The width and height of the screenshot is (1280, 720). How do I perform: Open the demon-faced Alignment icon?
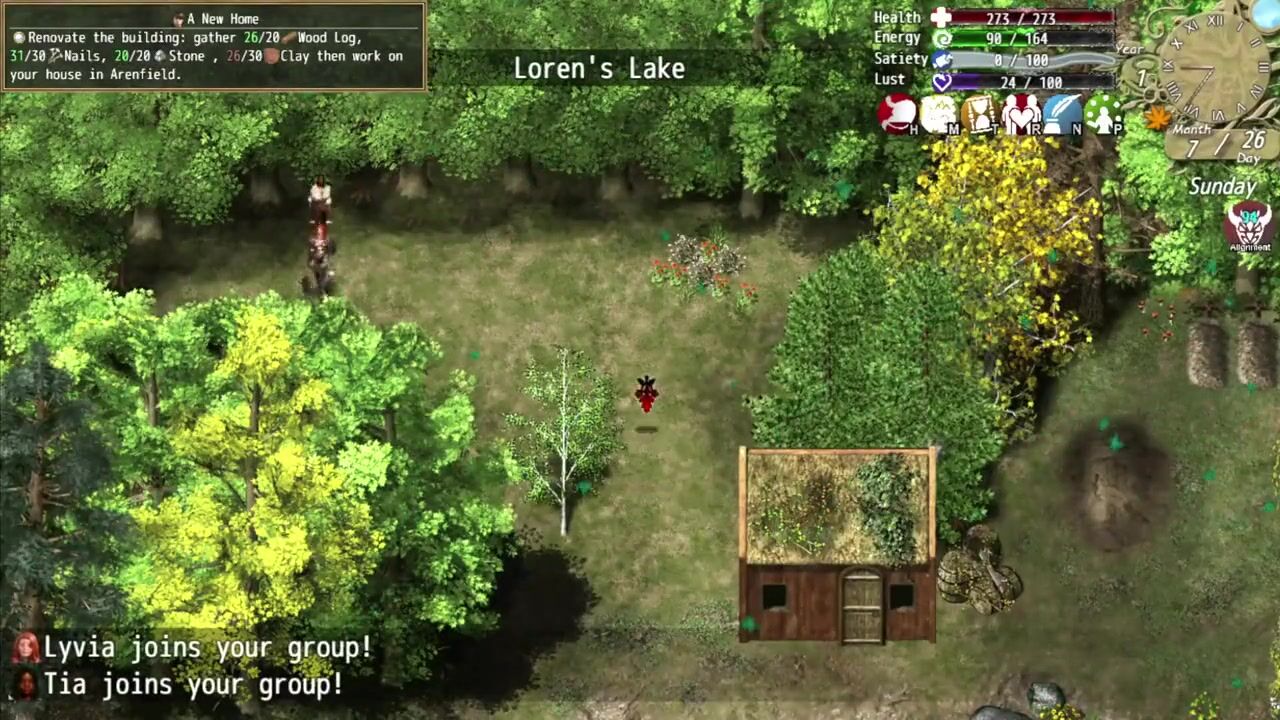1248,225
